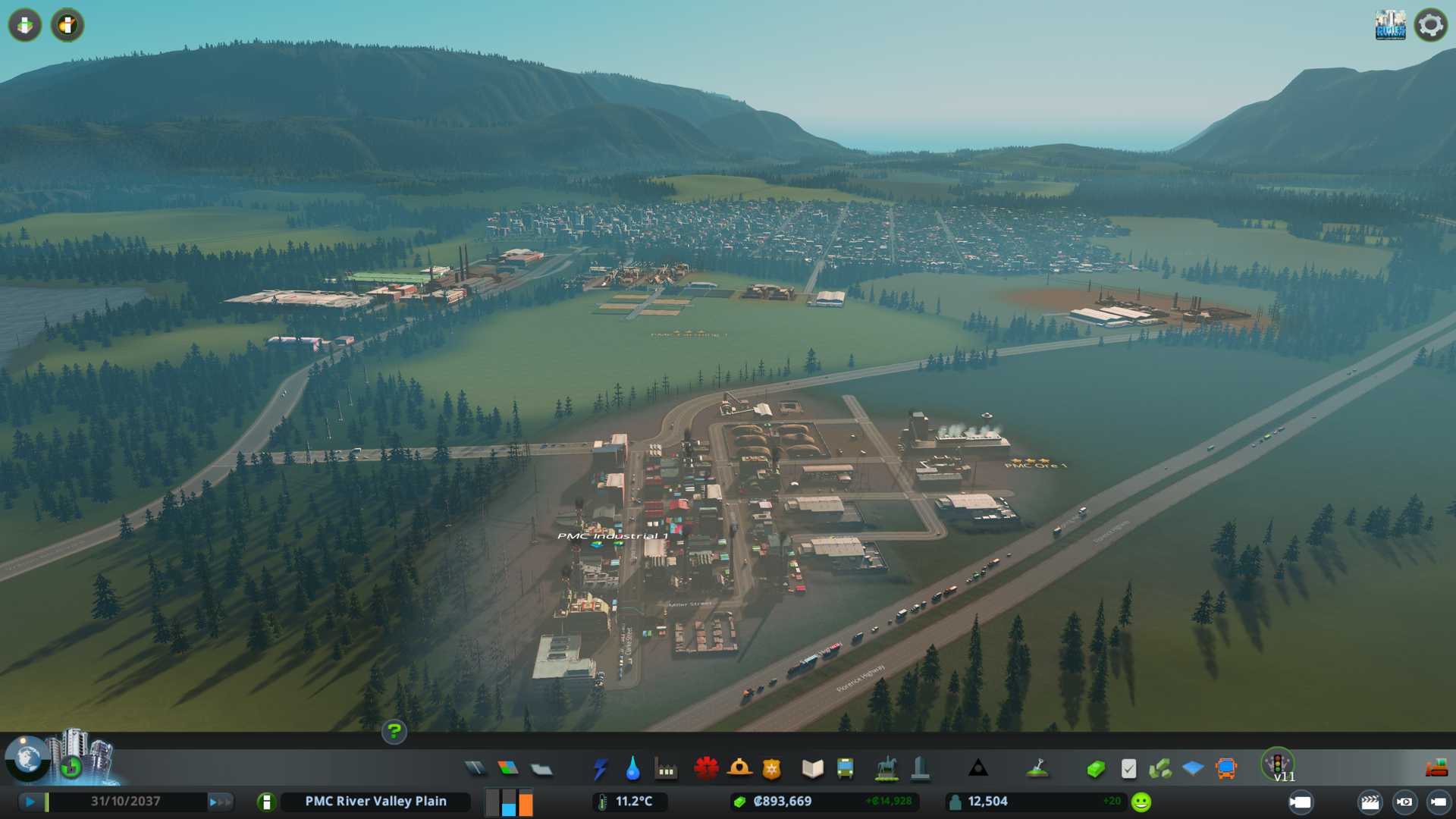Viewport: 1456px width, 819px height.
Task: Open the gear options menu
Action: (x=1430, y=25)
